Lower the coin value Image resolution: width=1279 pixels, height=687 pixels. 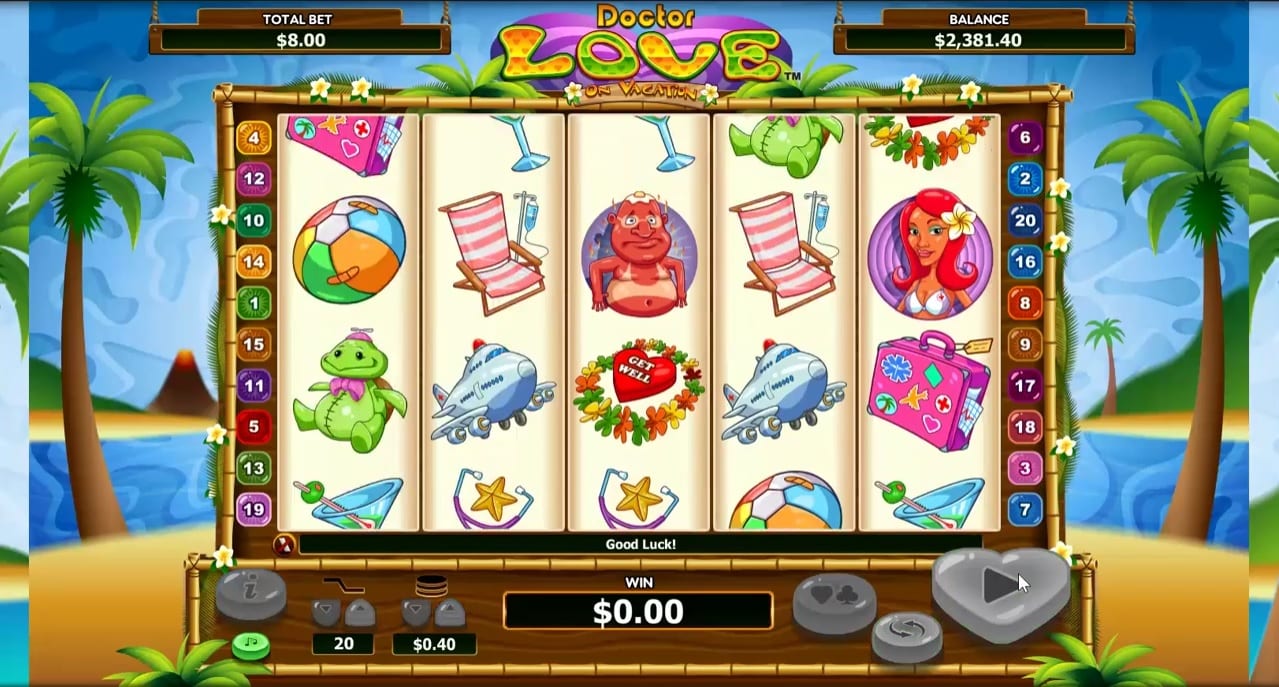[416, 612]
